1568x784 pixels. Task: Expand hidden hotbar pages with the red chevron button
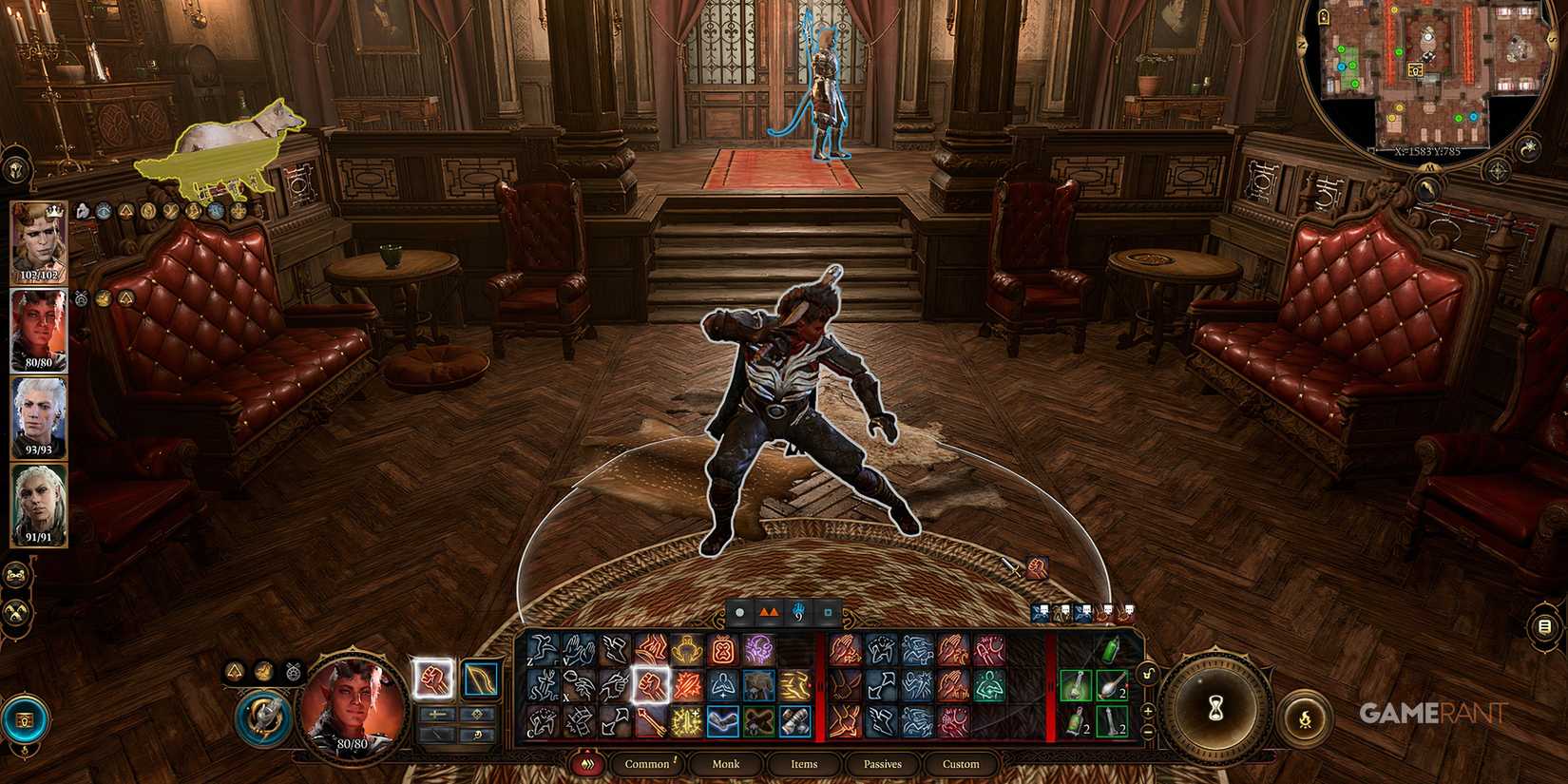[x=587, y=763]
